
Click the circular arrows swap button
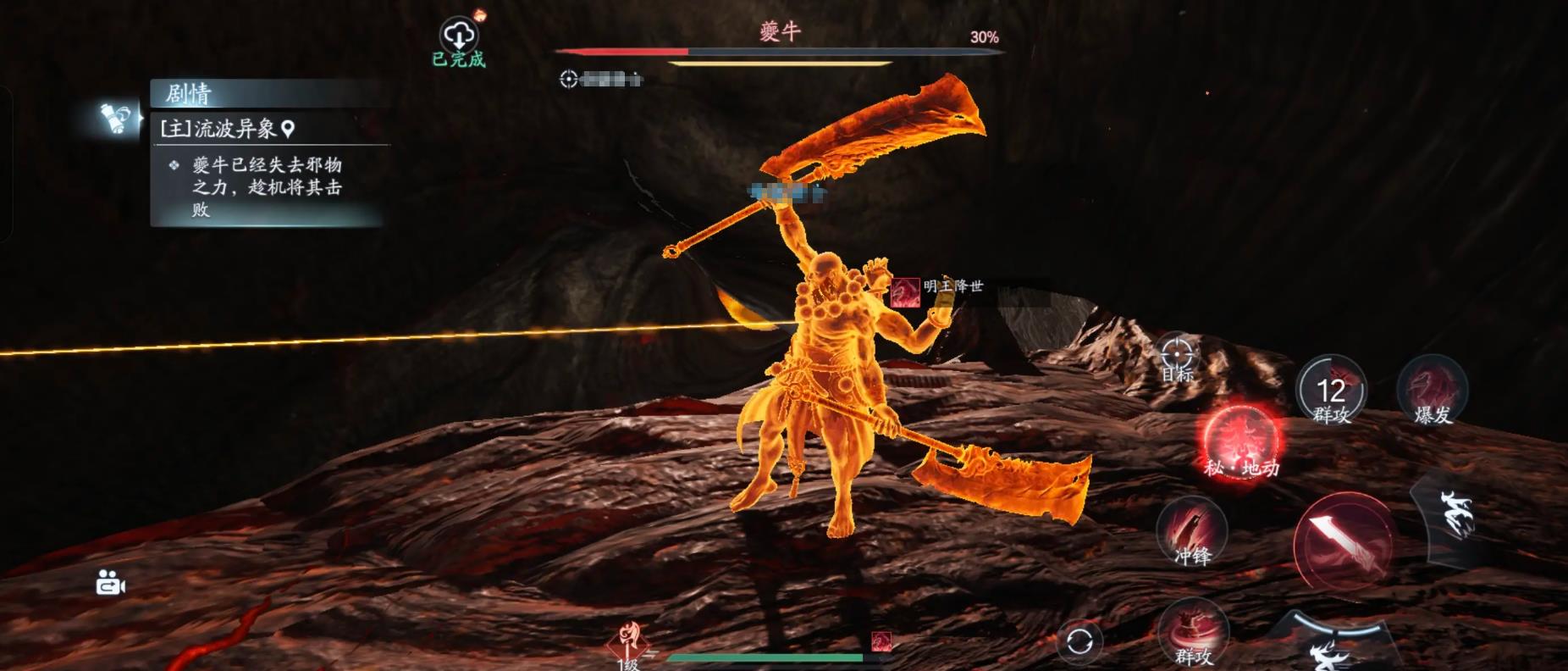coord(1079,641)
